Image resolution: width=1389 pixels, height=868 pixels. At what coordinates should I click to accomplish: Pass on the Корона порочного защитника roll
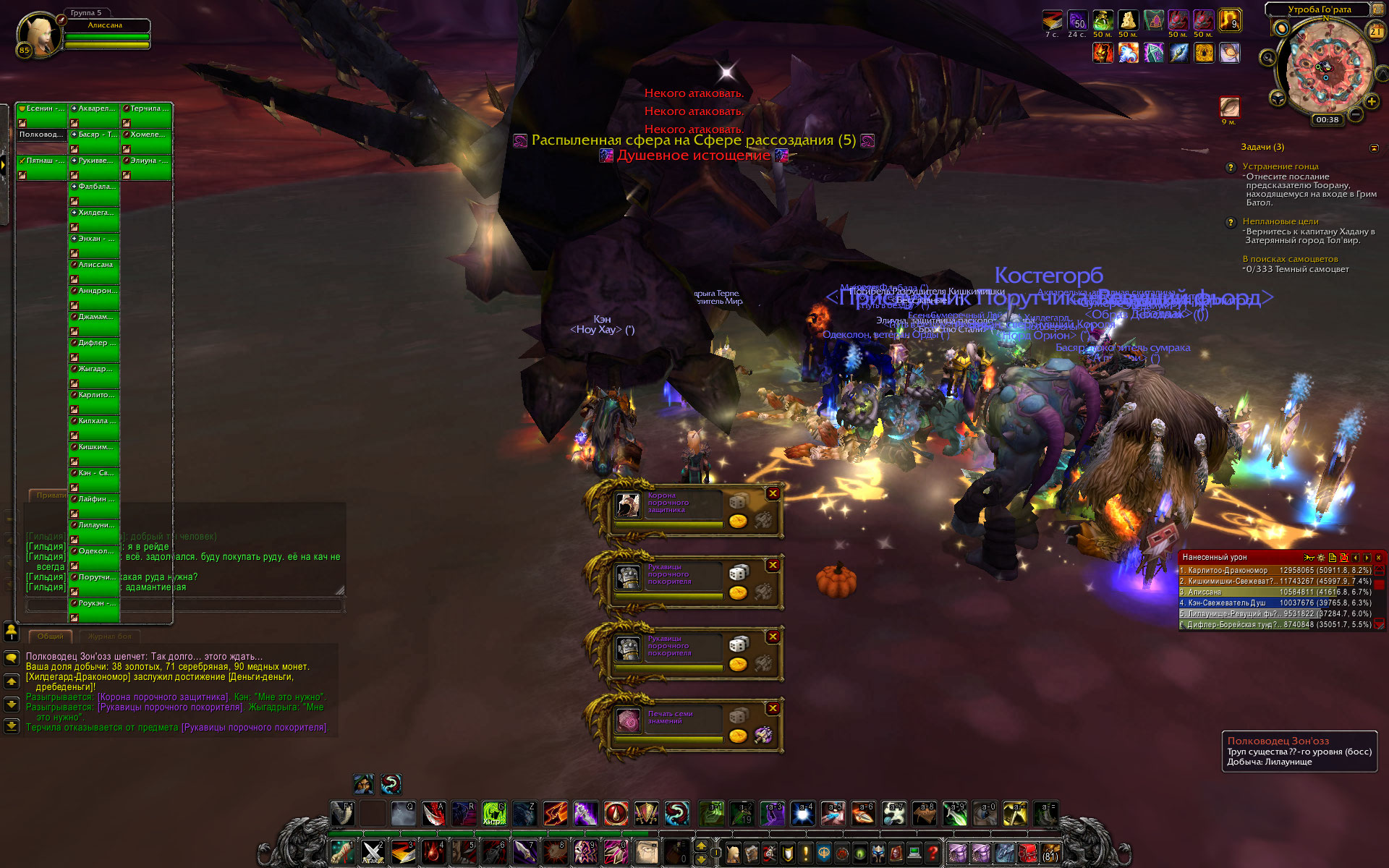(773, 493)
